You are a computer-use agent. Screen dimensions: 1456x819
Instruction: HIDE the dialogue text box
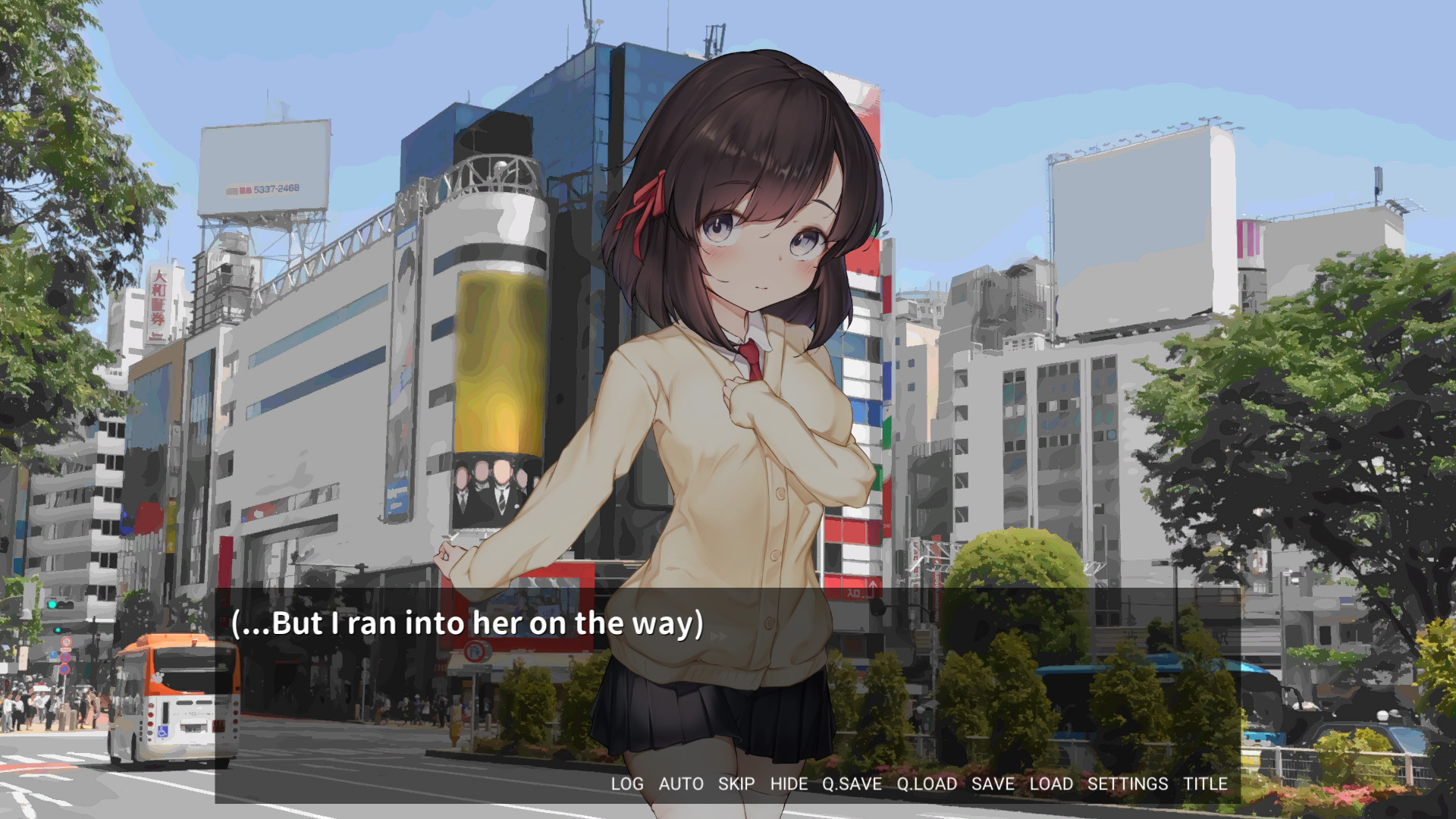(789, 784)
